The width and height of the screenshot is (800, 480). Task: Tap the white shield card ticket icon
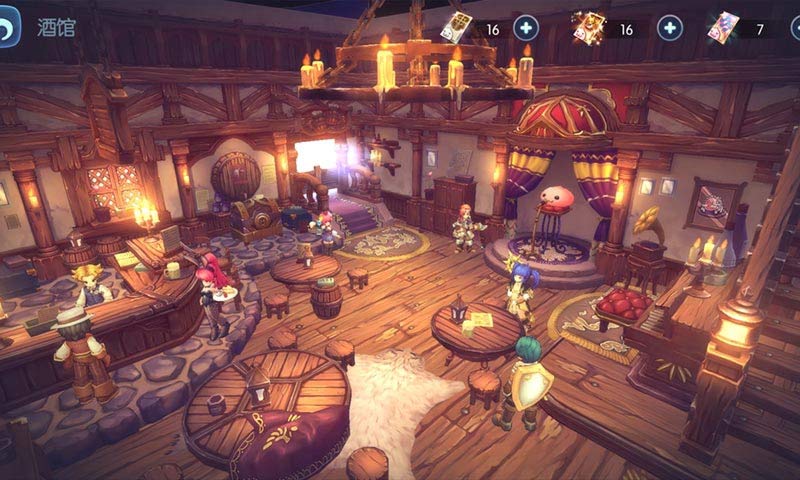(456, 27)
